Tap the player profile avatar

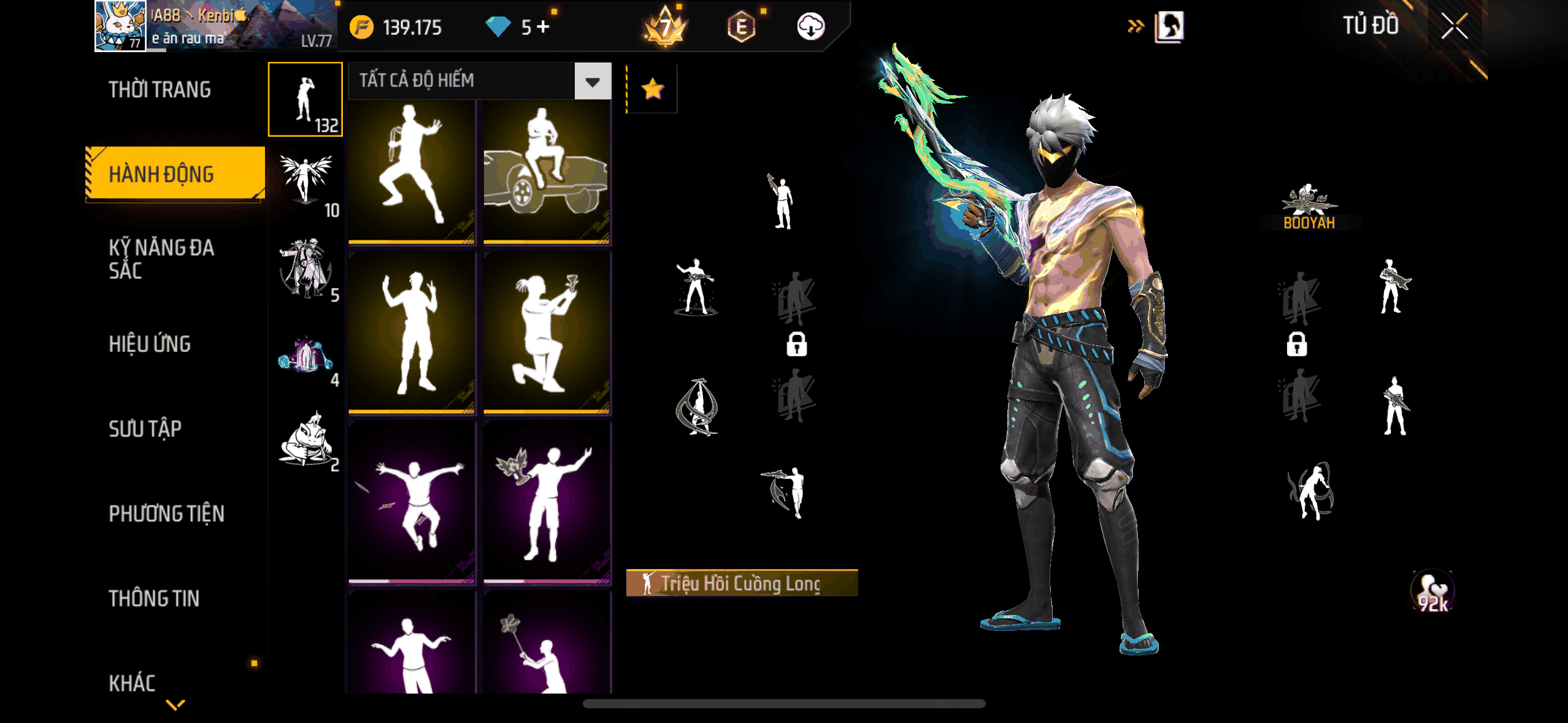[120, 26]
